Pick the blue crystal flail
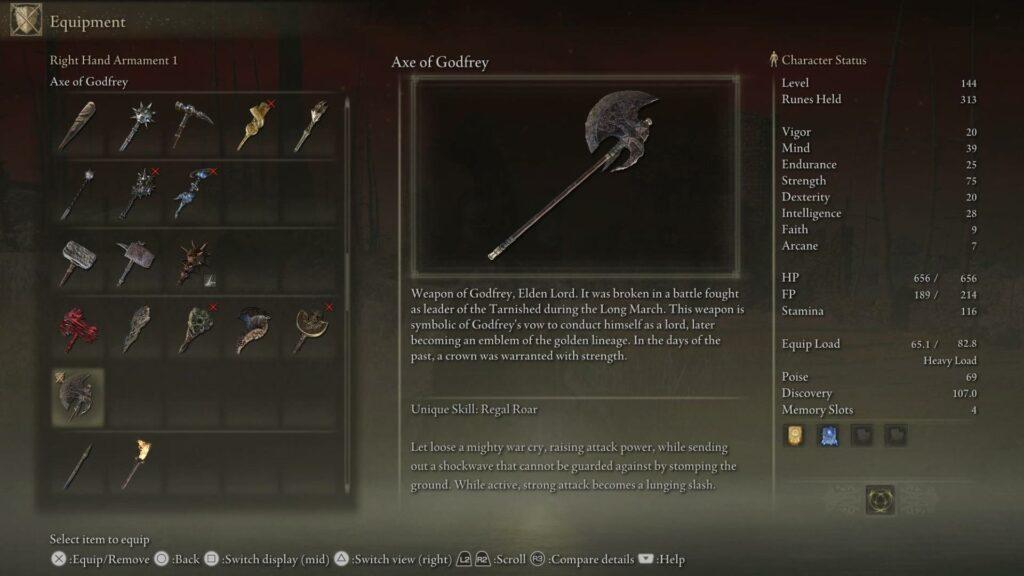 coord(194,192)
